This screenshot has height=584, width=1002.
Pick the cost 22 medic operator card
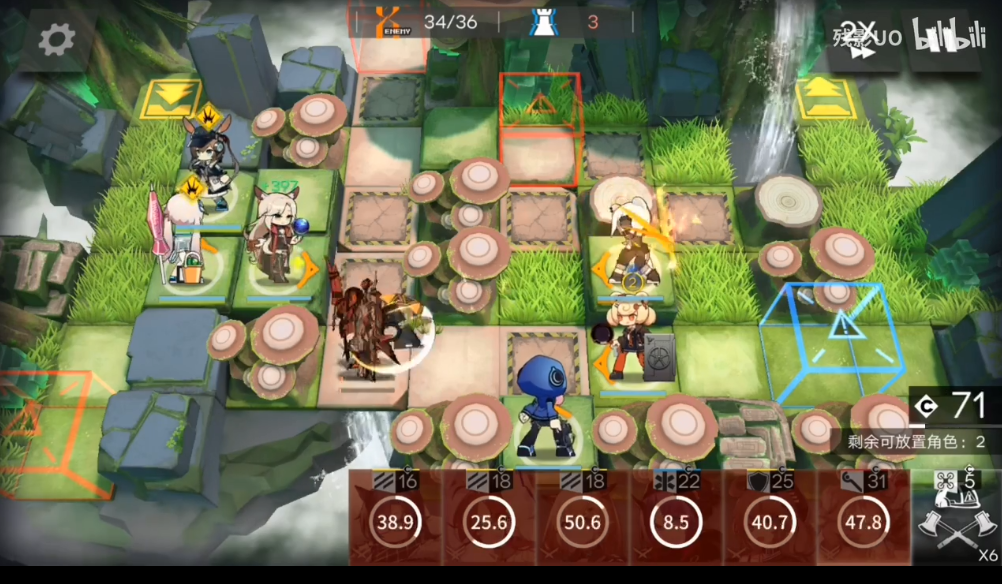676,517
